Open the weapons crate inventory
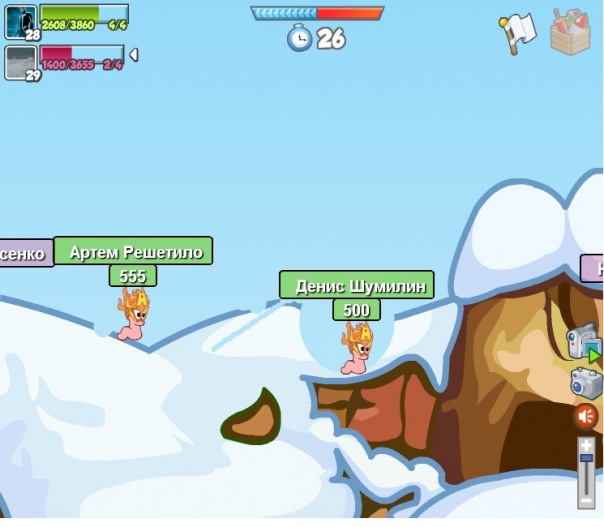Image resolution: width=604 pixels, height=527 pixels. click(x=571, y=32)
